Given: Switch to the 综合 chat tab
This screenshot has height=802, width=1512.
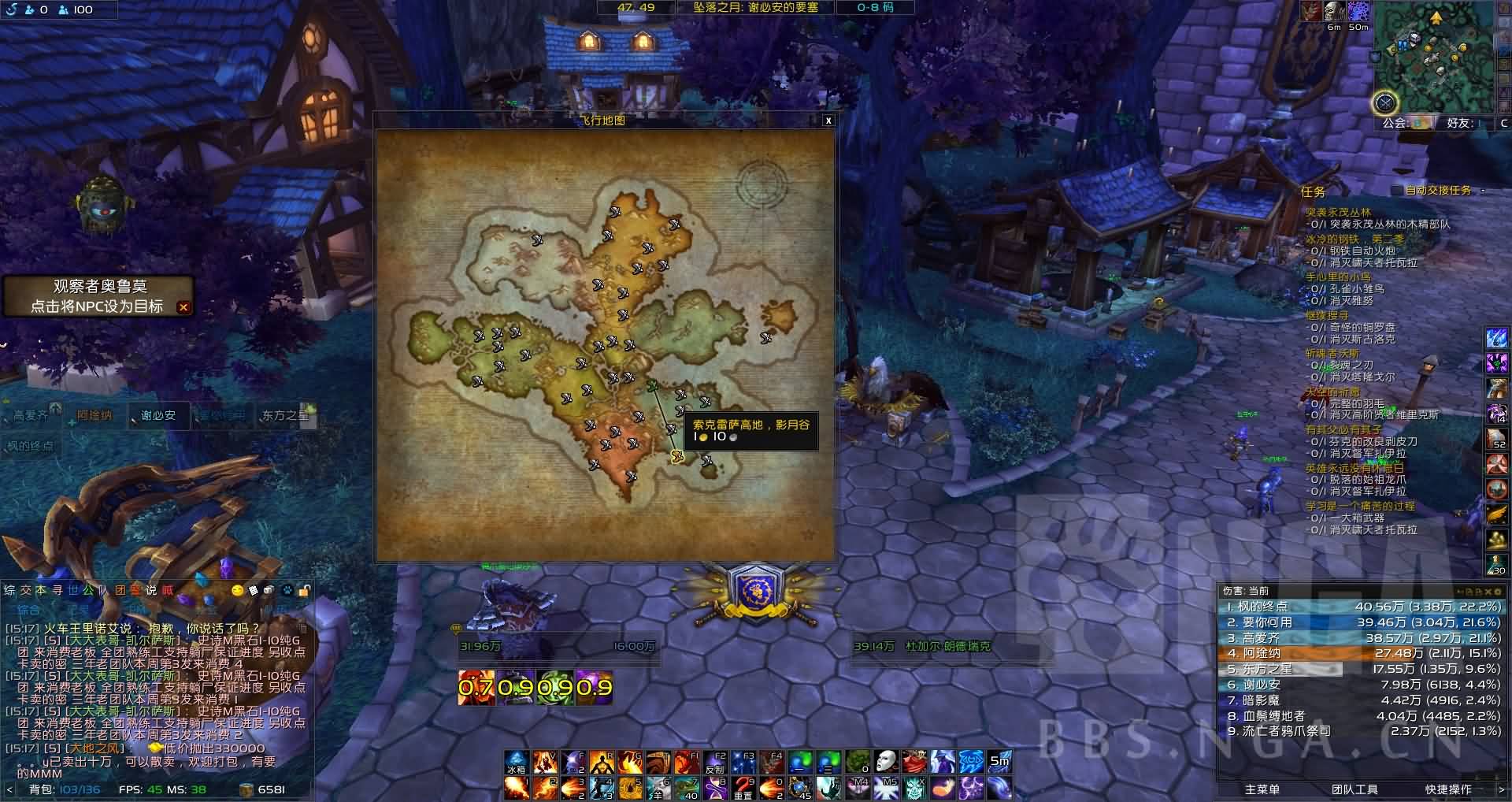Looking at the screenshot, I should (x=29, y=609).
